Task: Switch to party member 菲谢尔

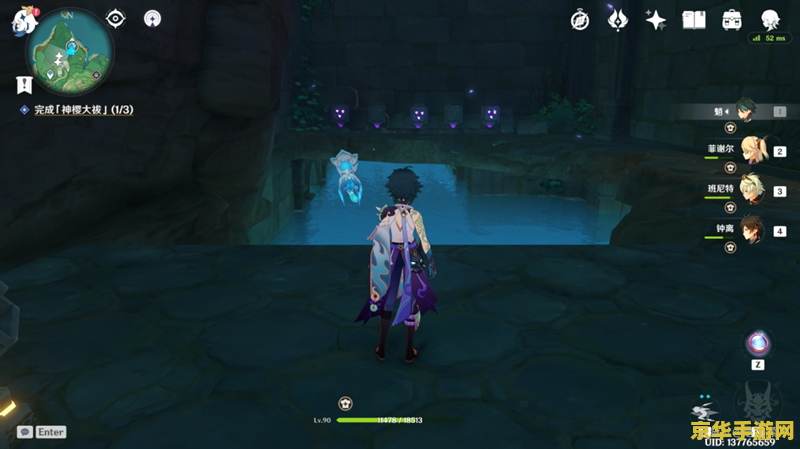Action: pos(750,151)
